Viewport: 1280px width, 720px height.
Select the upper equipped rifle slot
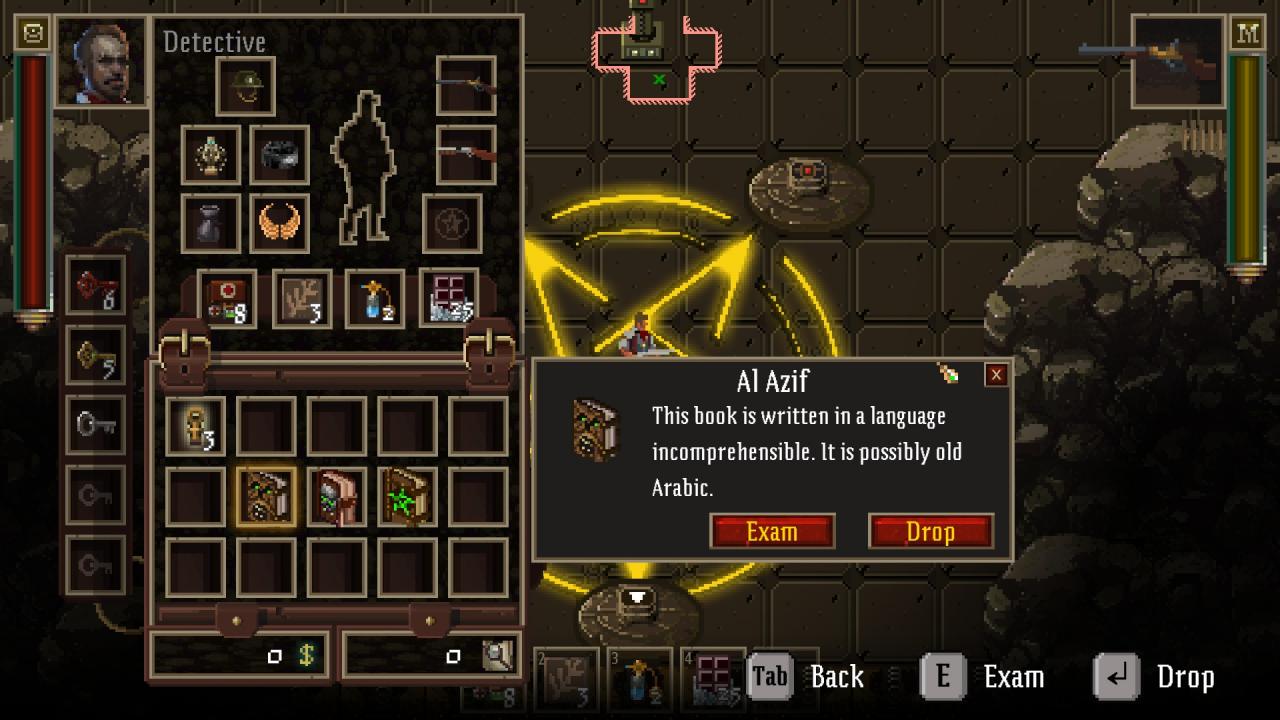466,87
